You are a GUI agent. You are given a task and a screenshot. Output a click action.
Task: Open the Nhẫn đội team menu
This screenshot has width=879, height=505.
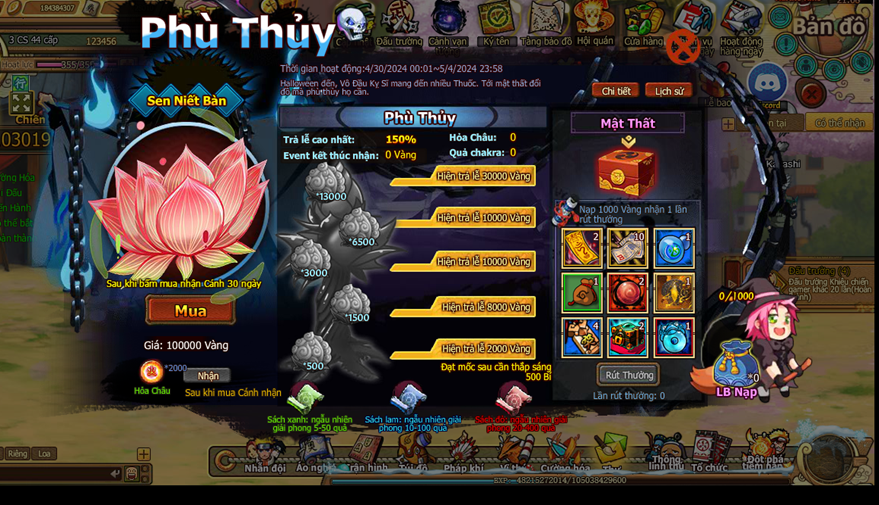264,454
